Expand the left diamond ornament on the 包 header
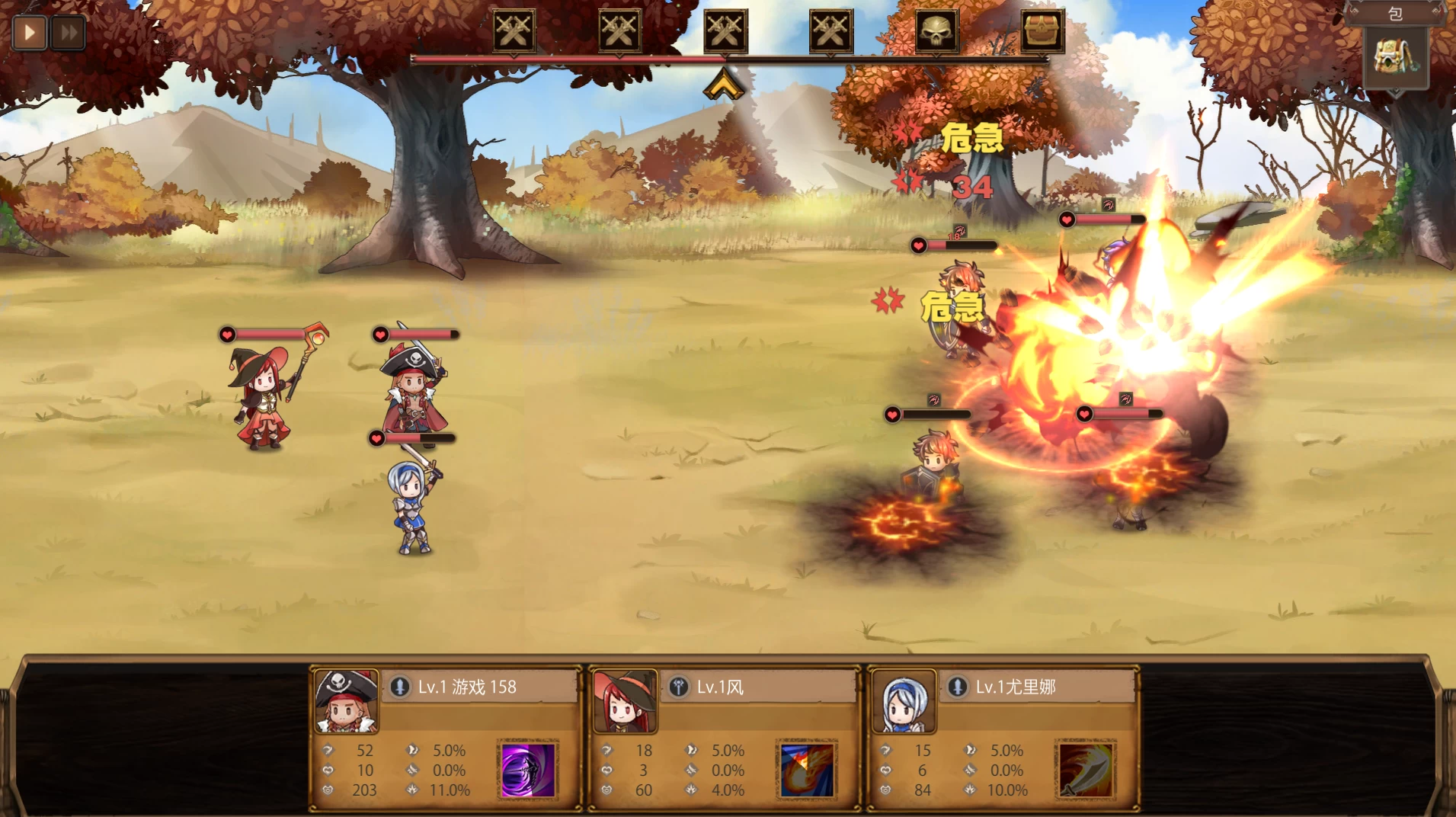This screenshot has width=1456, height=817. (x=1355, y=11)
